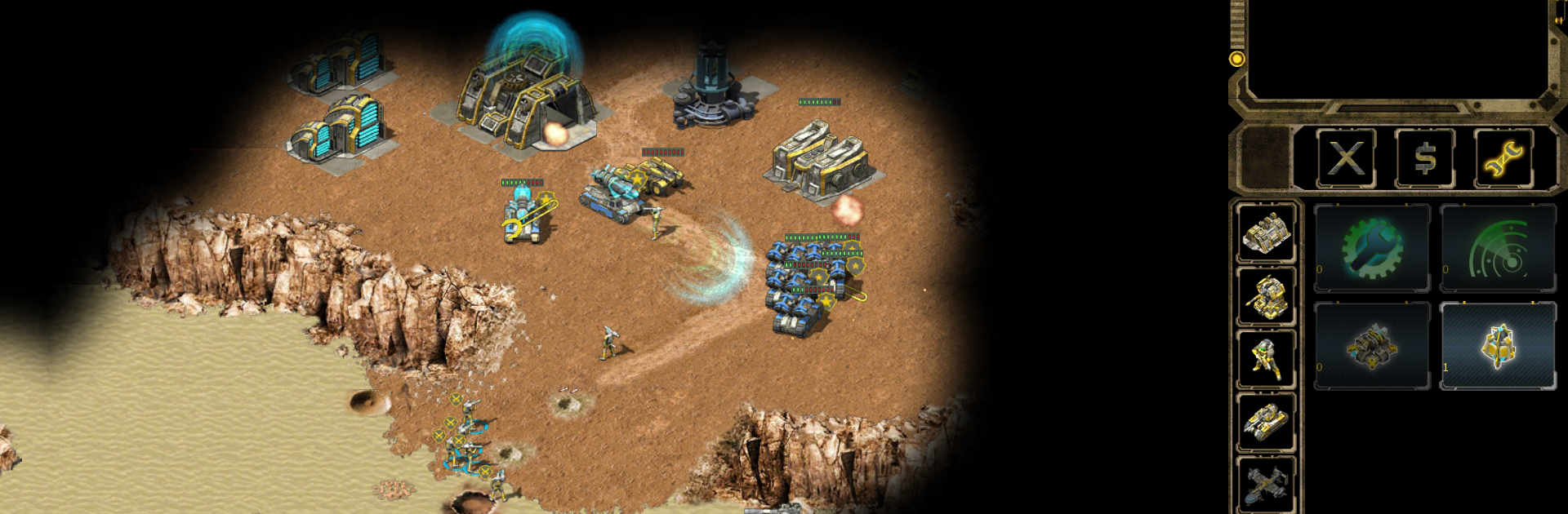The height and width of the screenshot is (514, 1568).
Task: Activate the dollar-sign sell button
Action: pos(1424,158)
